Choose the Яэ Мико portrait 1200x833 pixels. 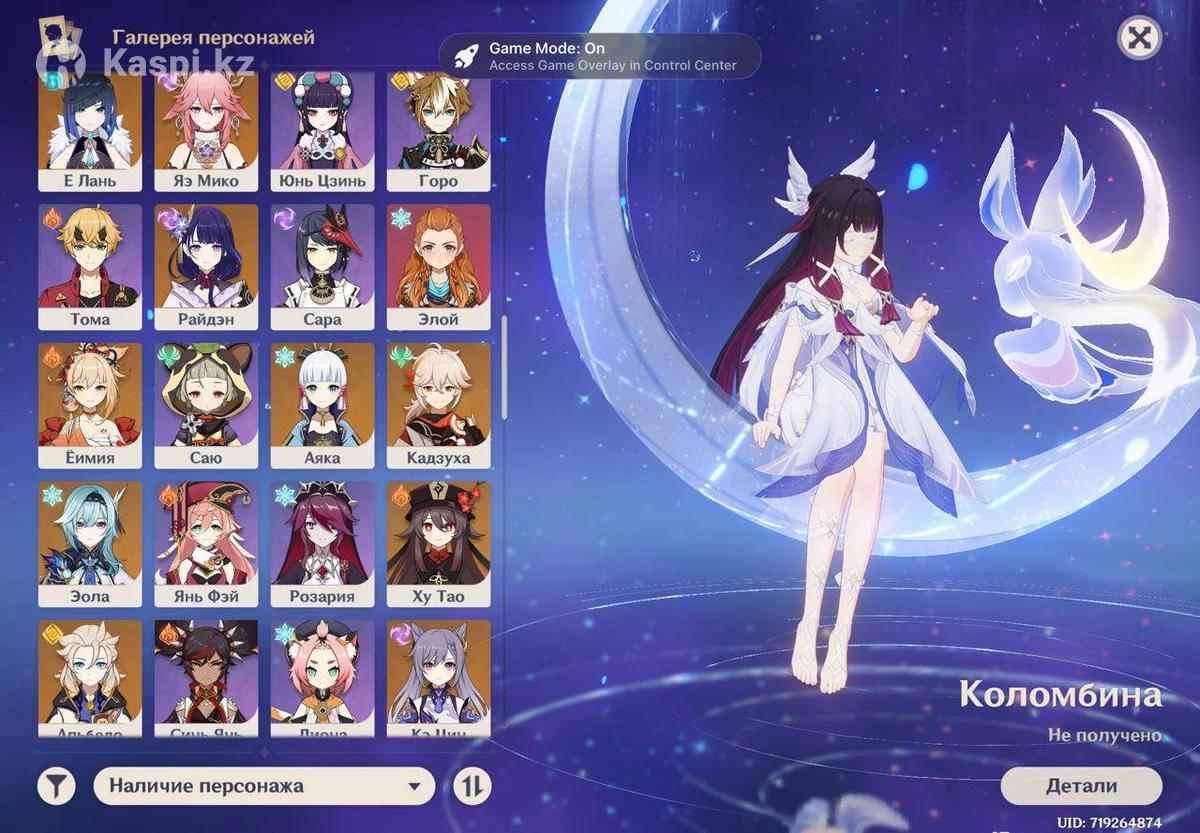(206, 130)
